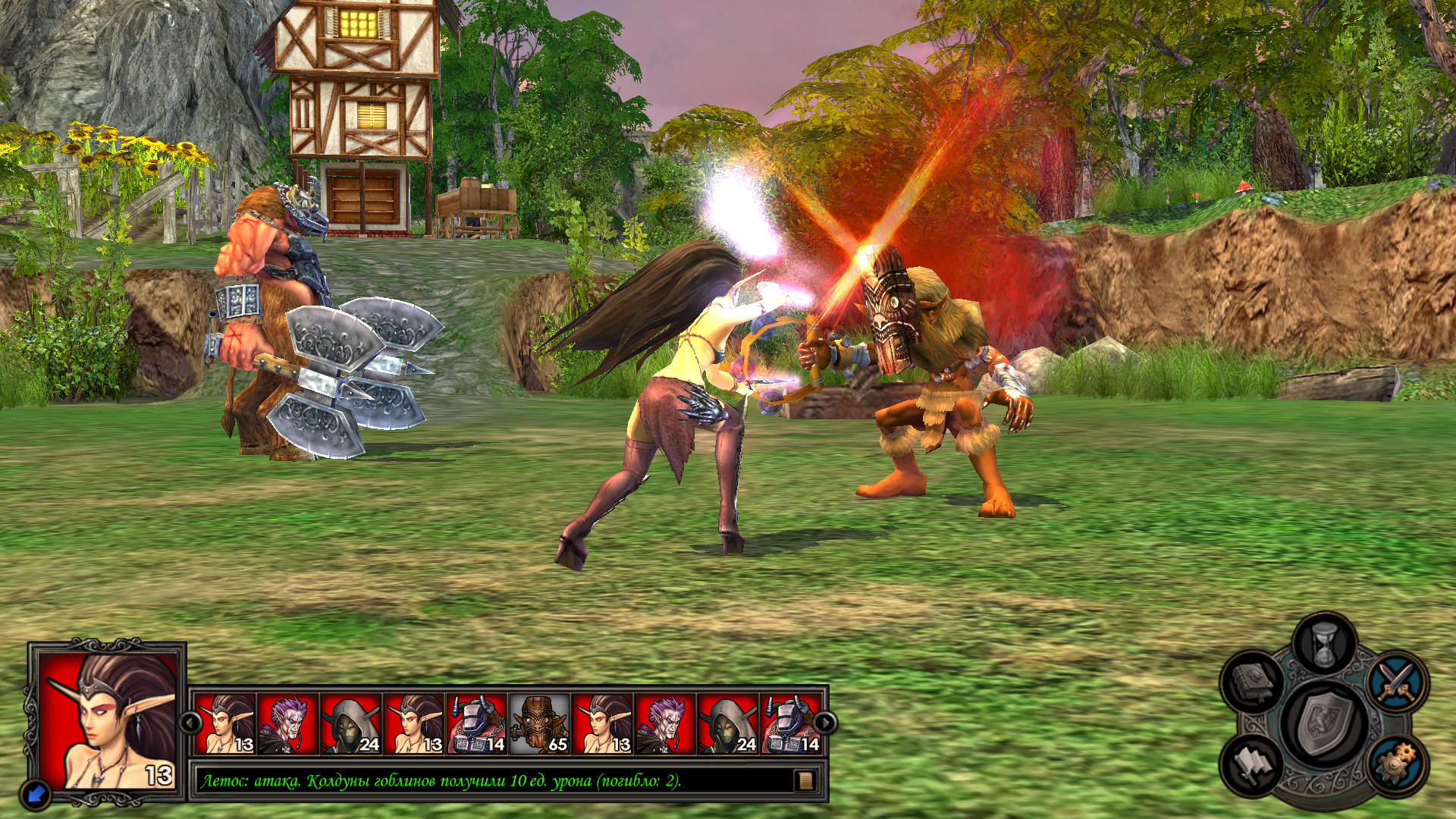Open the combat log scroll icon

pyautogui.click(x=805, y=780)
